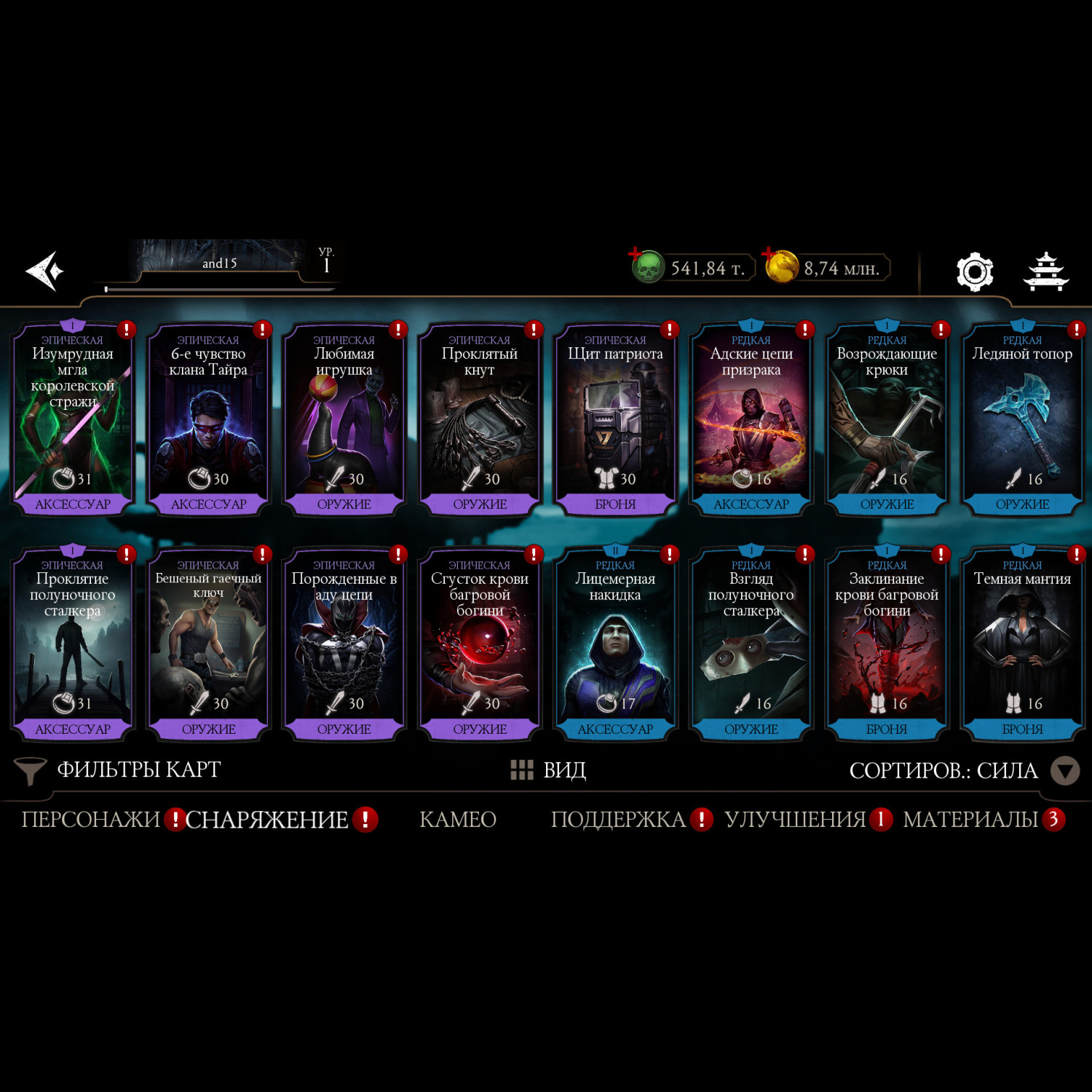Switch to the ПЕРСОНАЖИ tab
This screenshot has width=1092, height=1092.
(x=90, y=820)
